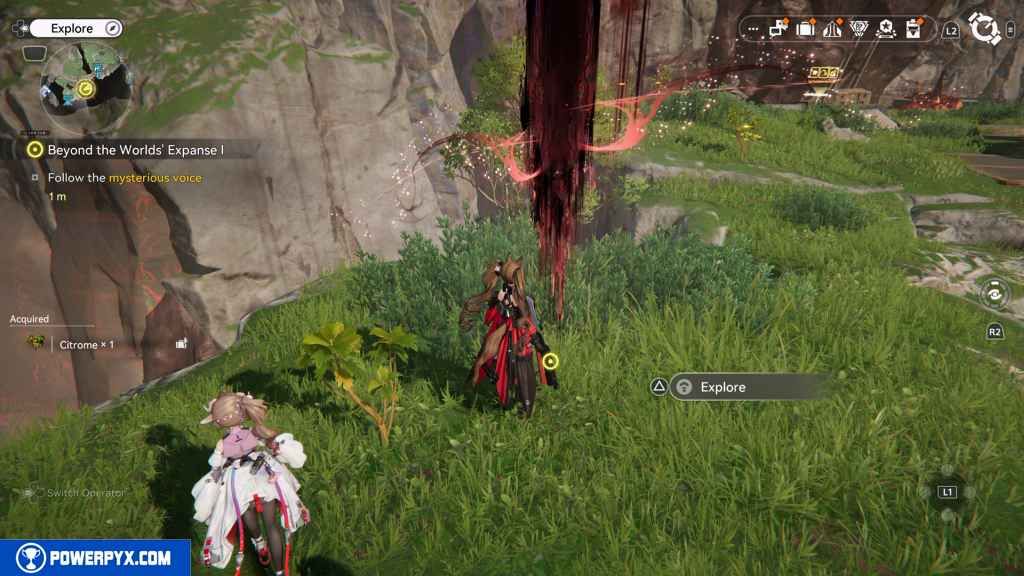The width and height of the screenshot is (1024, 576).
Task: Open the triangular tent-shaped icon in top bar
Action: click(832, 30)
